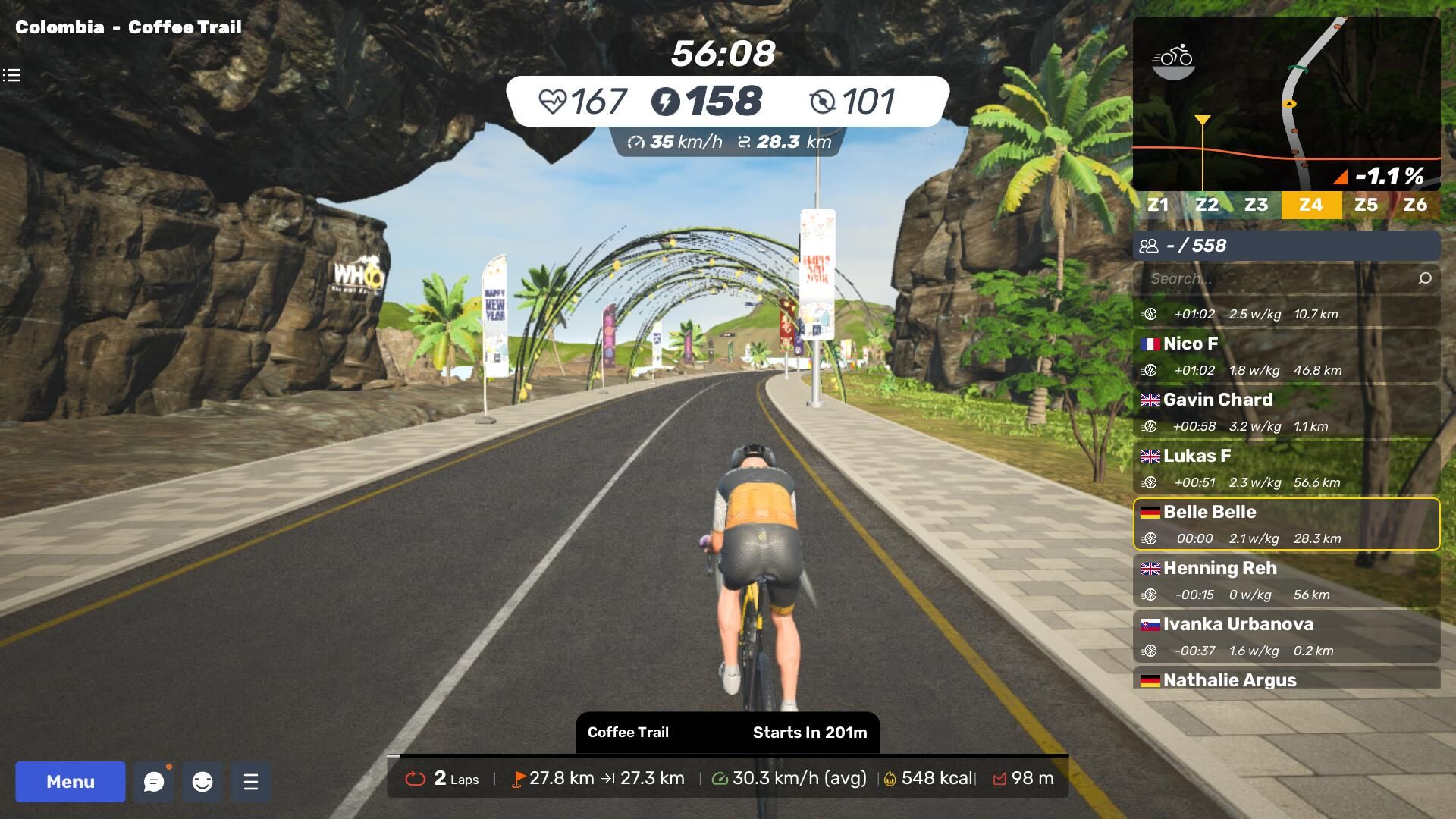
Task: Open the three-line list button beside emotes
Action: coord(251,782)
